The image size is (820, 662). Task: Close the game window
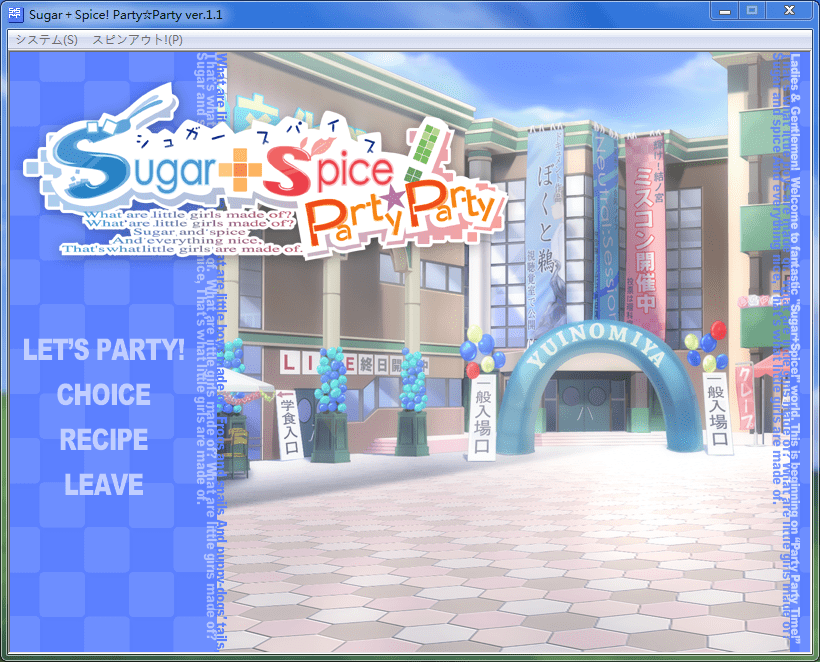tap(789, 10)
